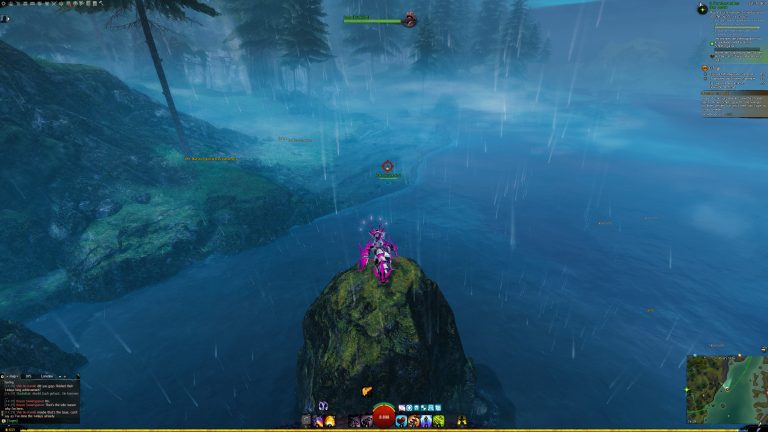Click the grey weapon swap slot
Screen dimensions: 768x432
pyautogui.click(x=307, y=422)
